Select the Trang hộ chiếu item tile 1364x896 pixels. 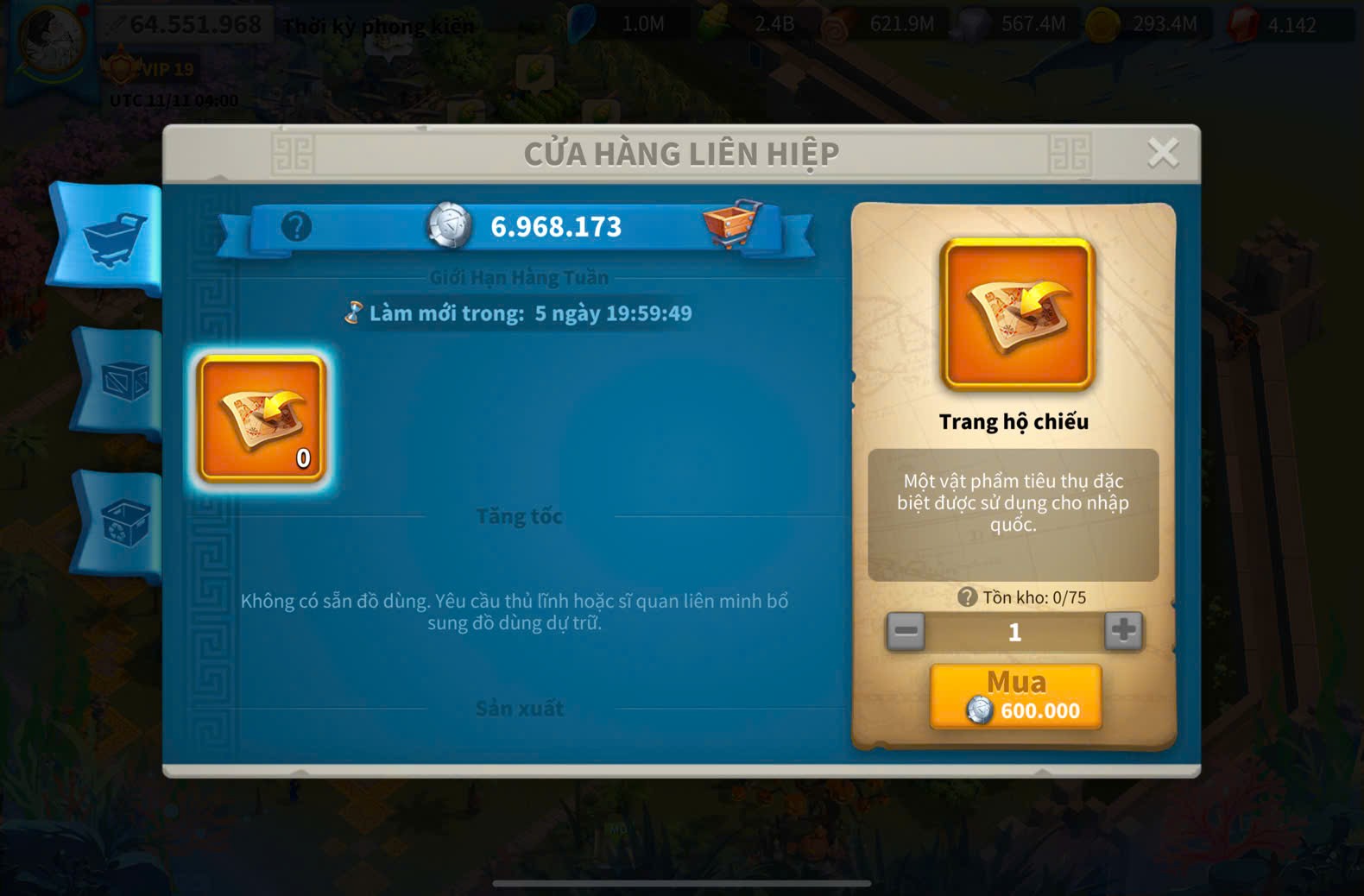[x=262, y=419]
